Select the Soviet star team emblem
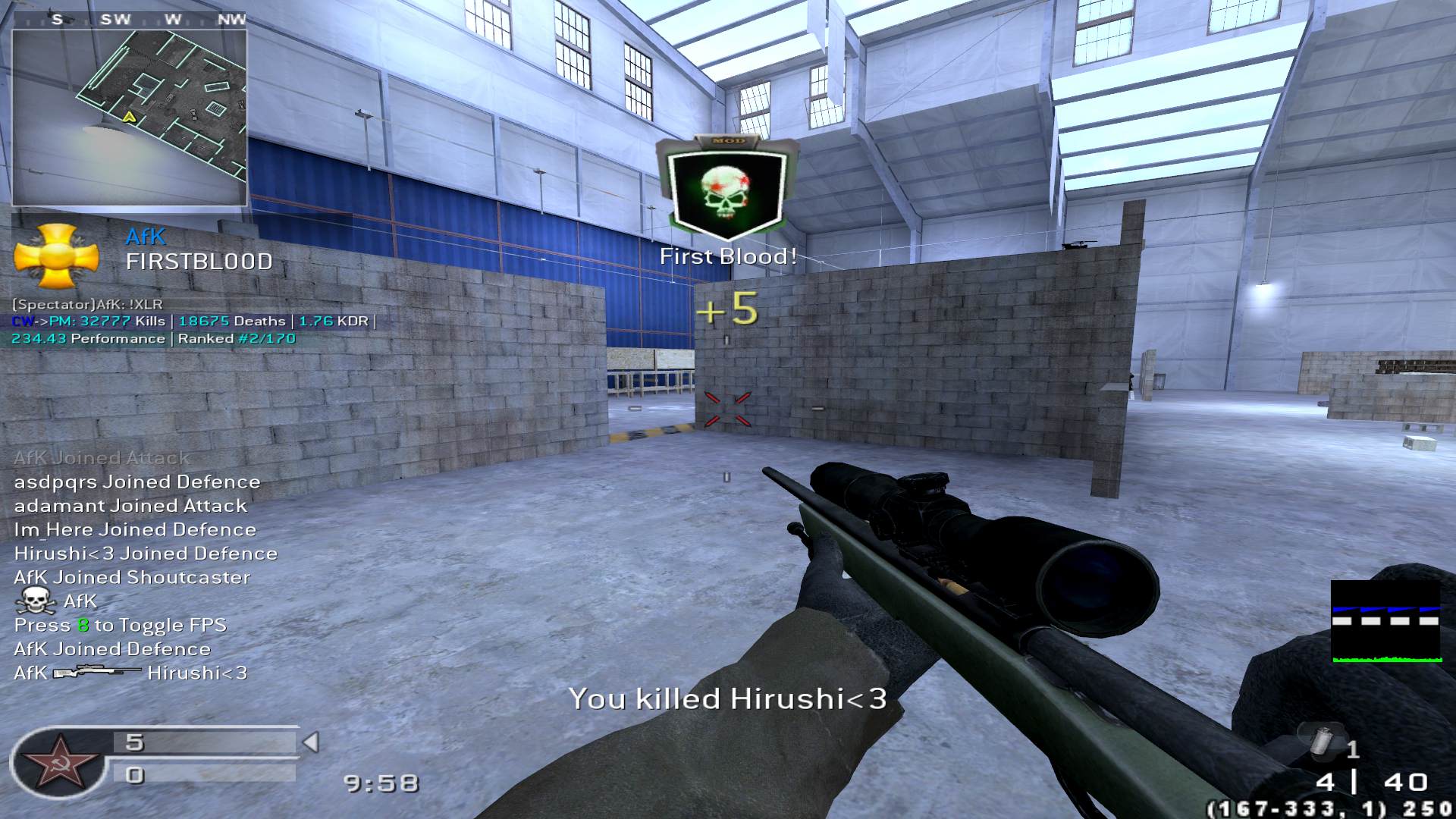The height and width of the screenshot is (819, 1456). click(58, 762)
